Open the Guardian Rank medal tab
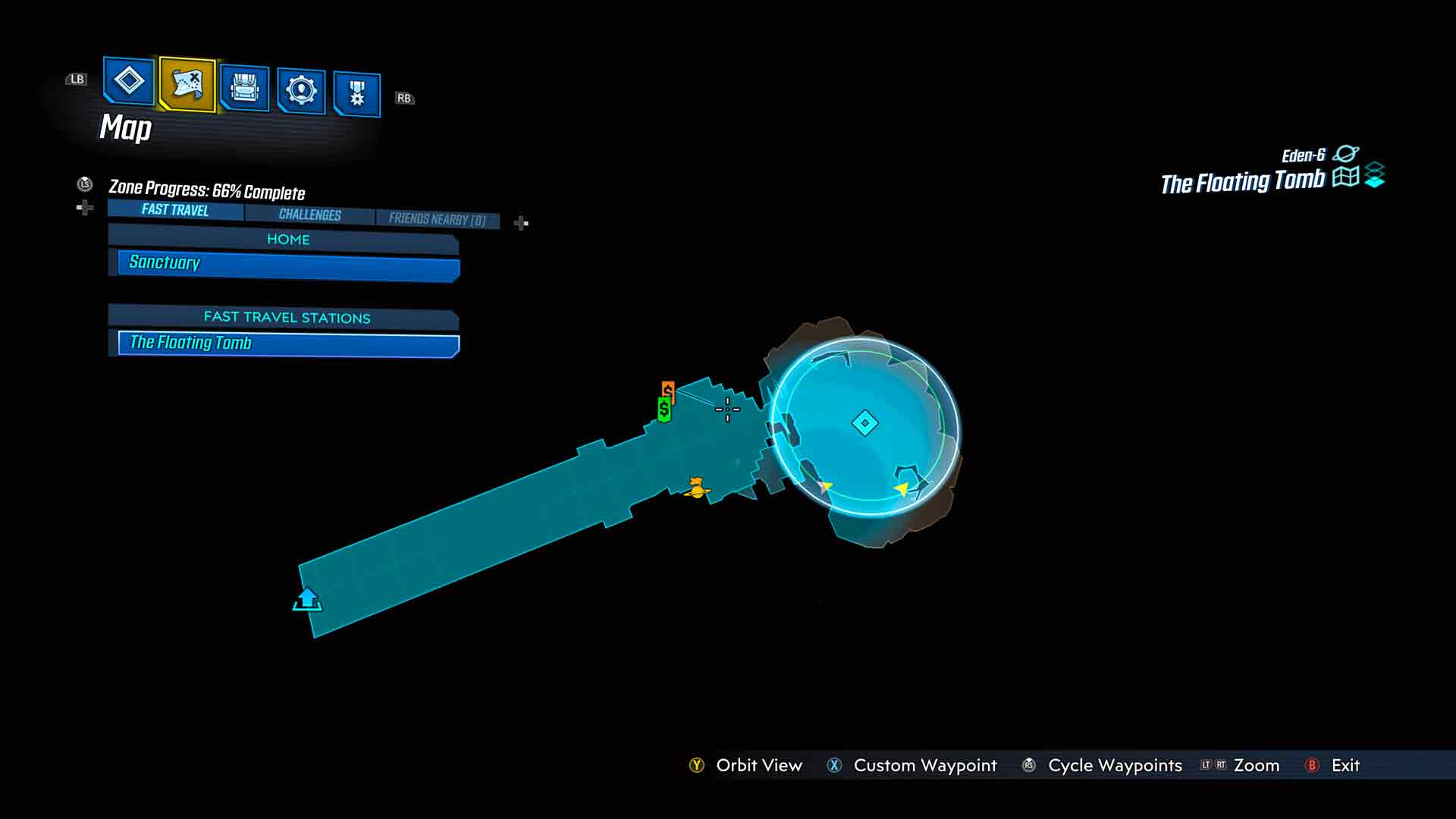This screenshot has width=1456, height=819. 356,95
